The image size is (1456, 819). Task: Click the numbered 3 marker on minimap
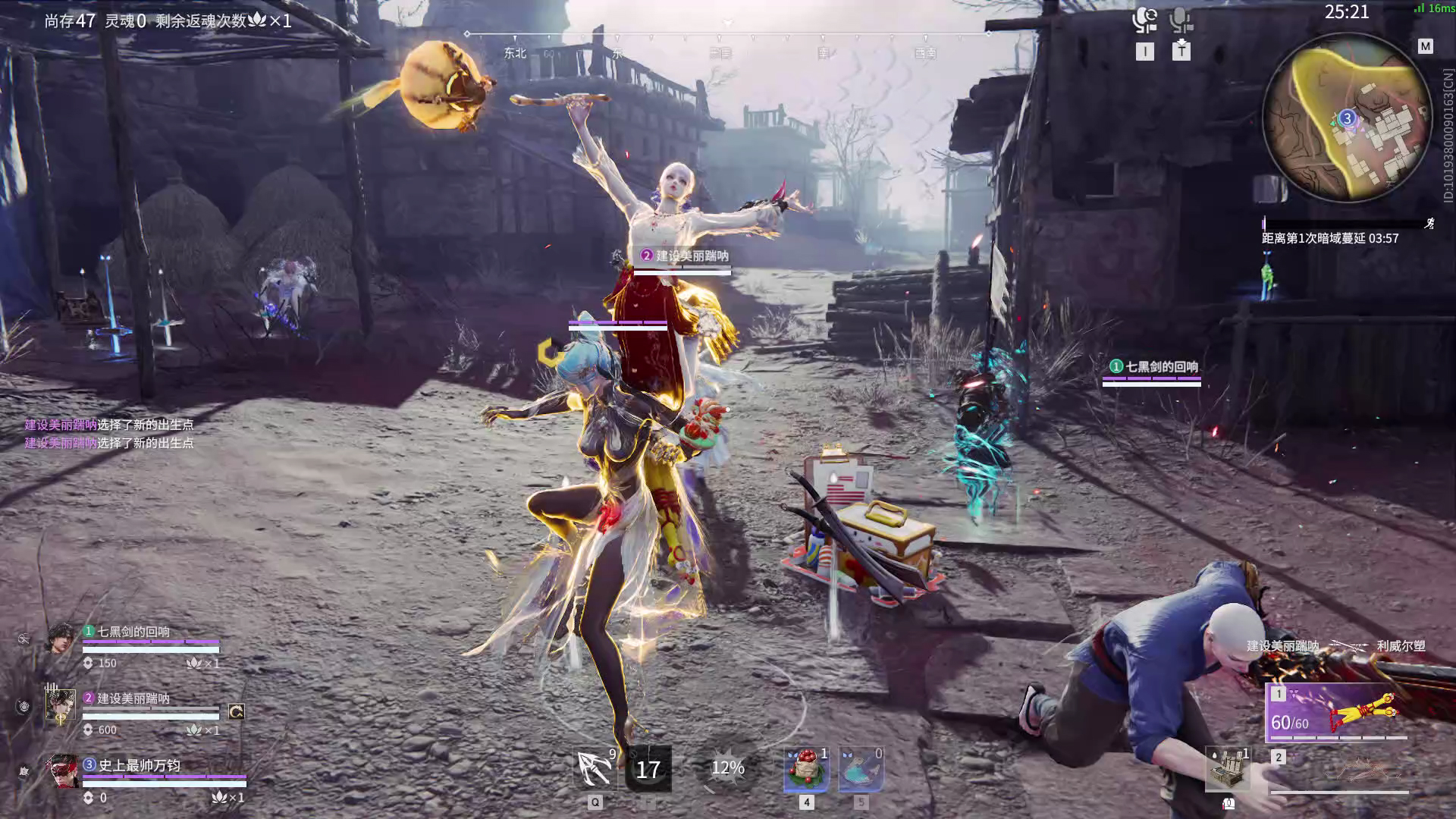(x=1347, y=118)
